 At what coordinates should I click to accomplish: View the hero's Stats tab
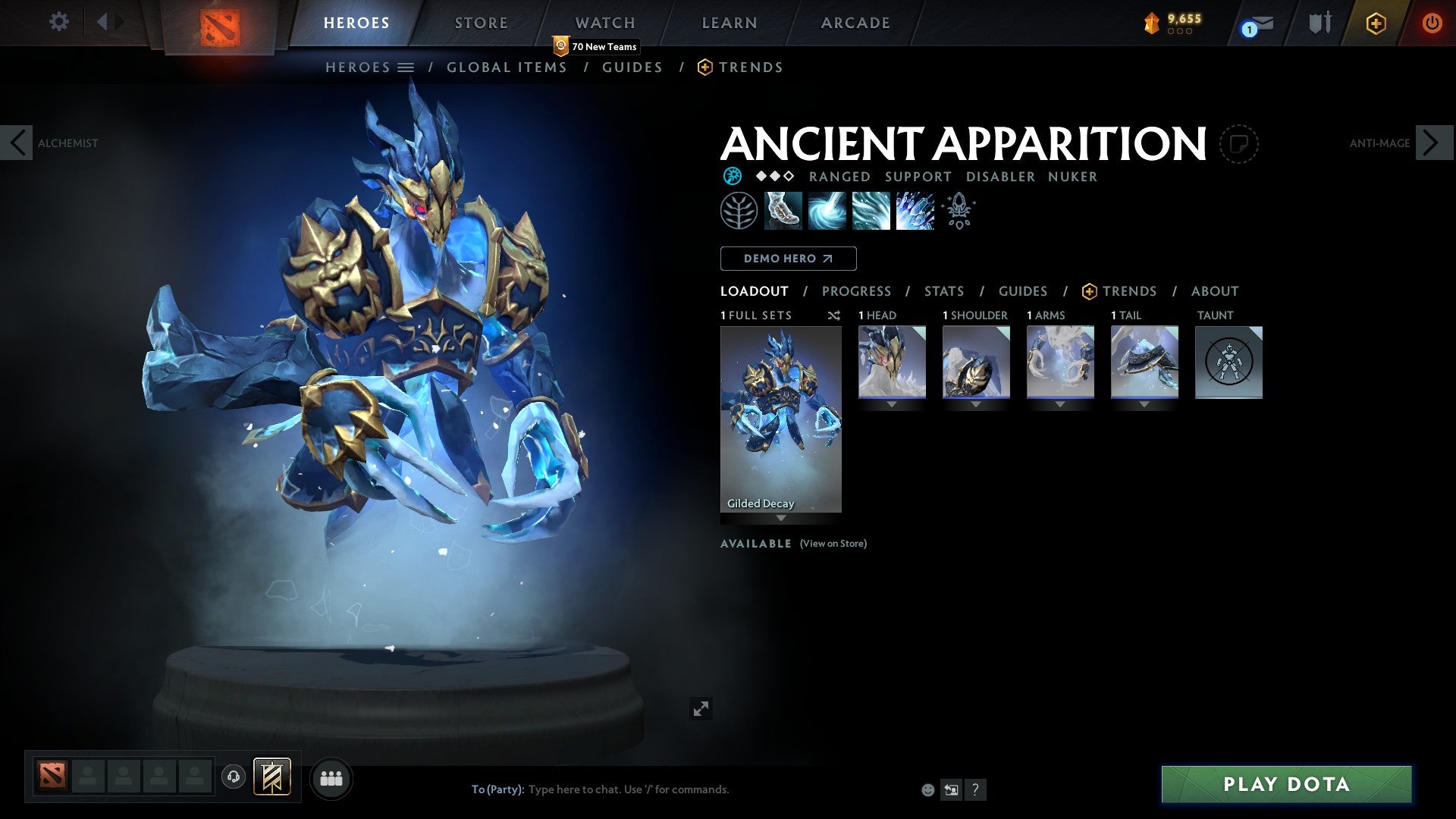pos(943,291)
